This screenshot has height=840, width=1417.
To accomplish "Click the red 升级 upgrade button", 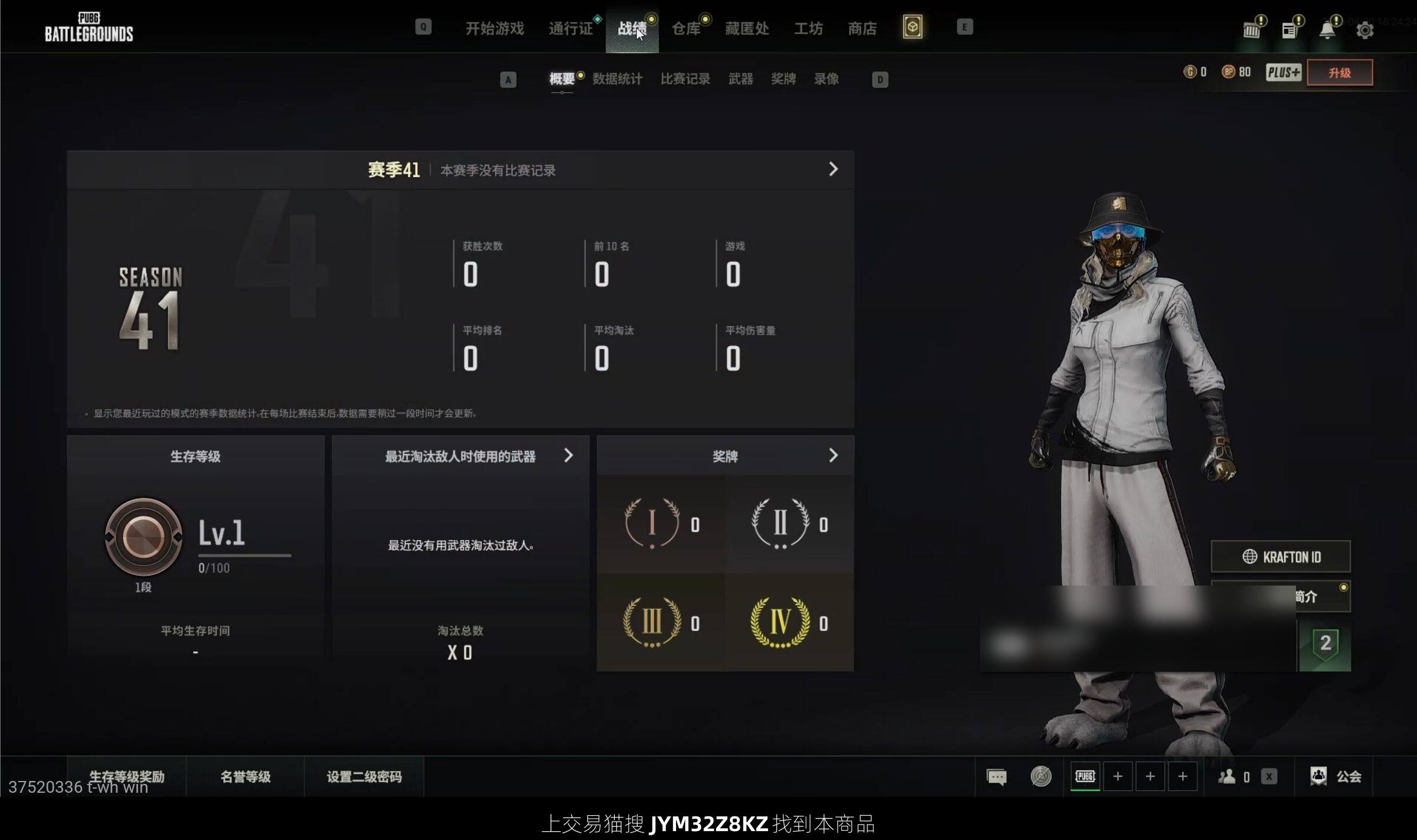I will [1339, 73].
